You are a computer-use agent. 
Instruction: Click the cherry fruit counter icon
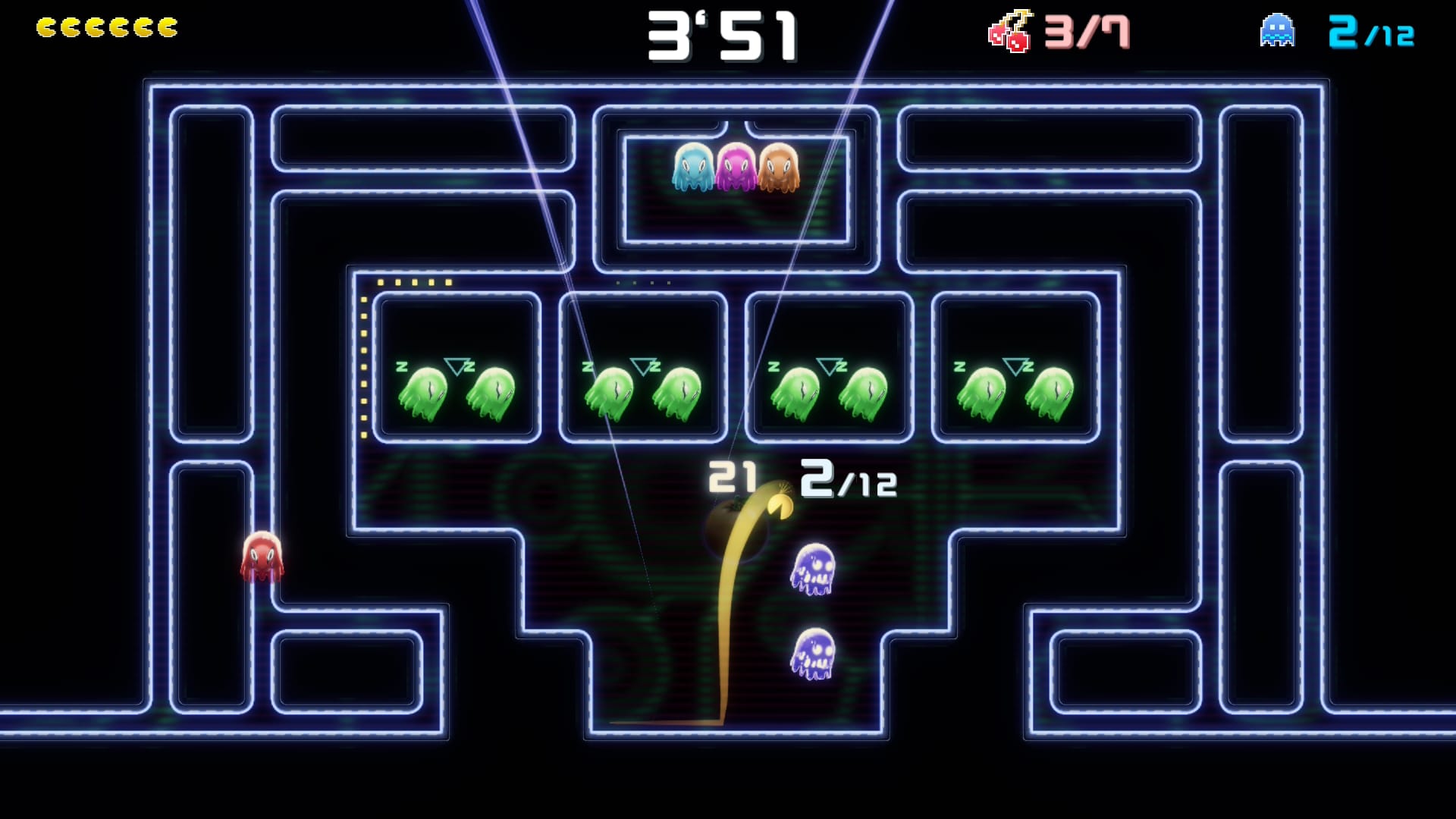tap(1010, 32)
